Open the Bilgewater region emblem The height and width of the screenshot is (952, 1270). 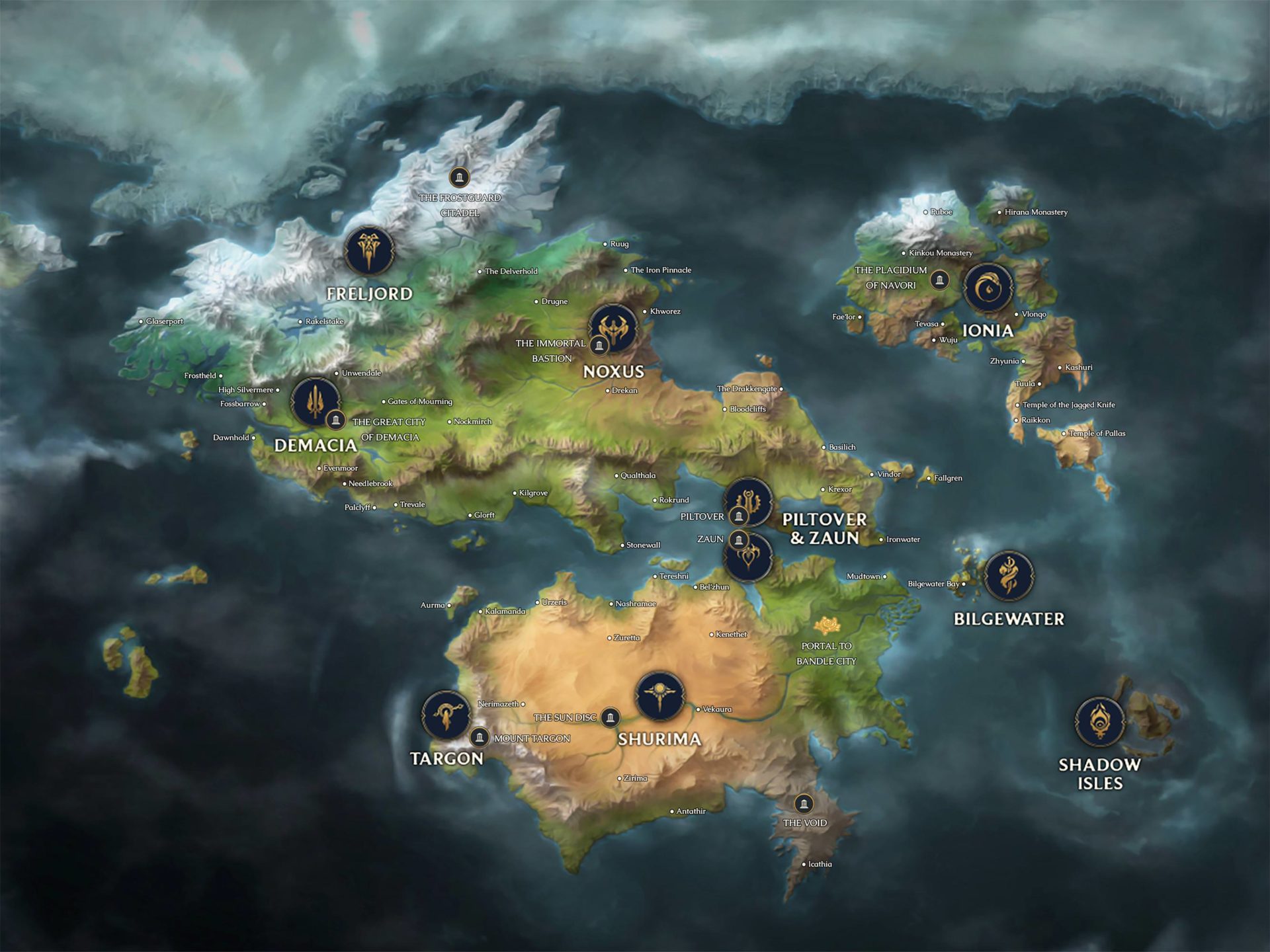coord(1009,576)
